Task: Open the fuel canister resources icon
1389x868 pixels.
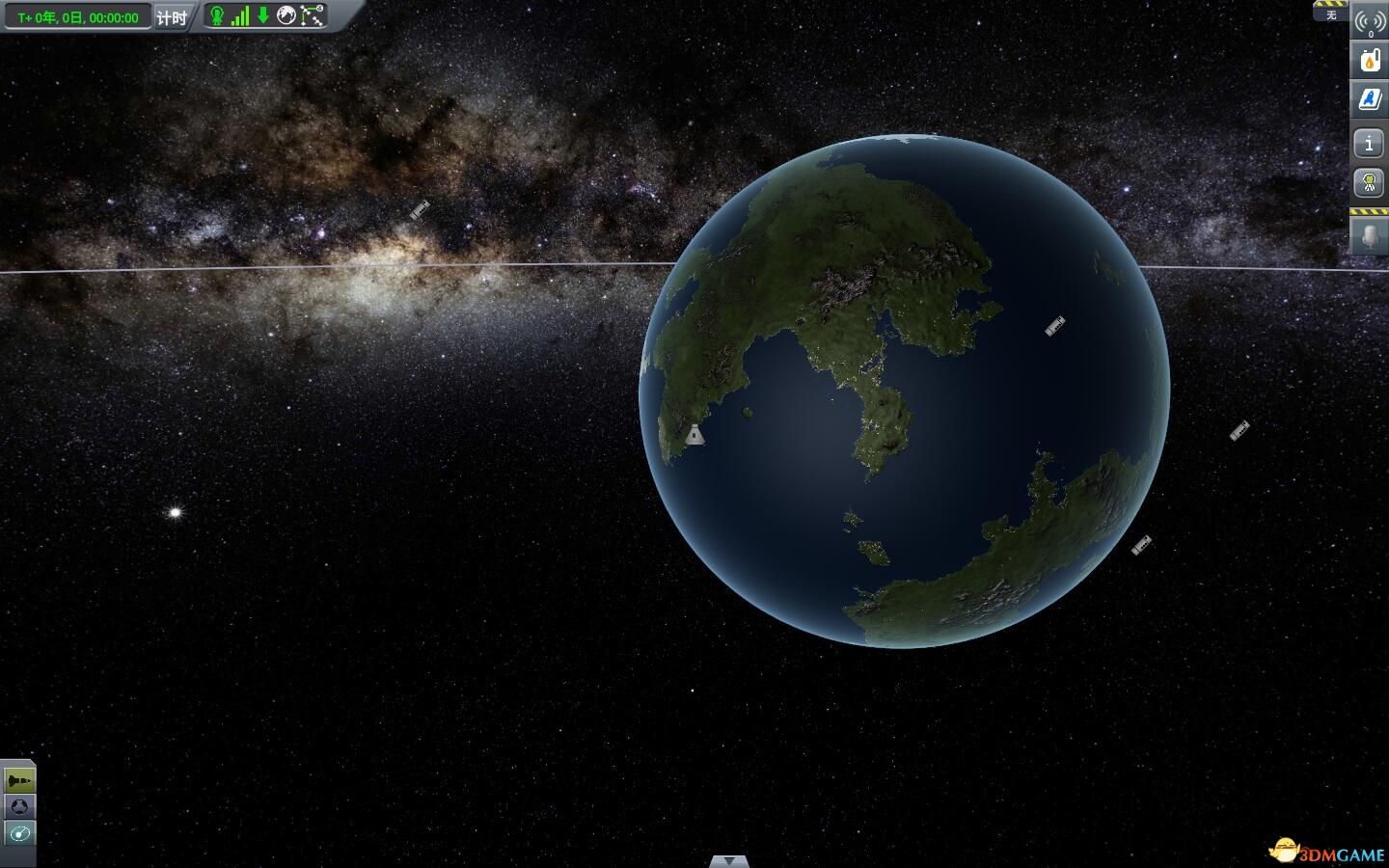Action: pos(1368,60)
